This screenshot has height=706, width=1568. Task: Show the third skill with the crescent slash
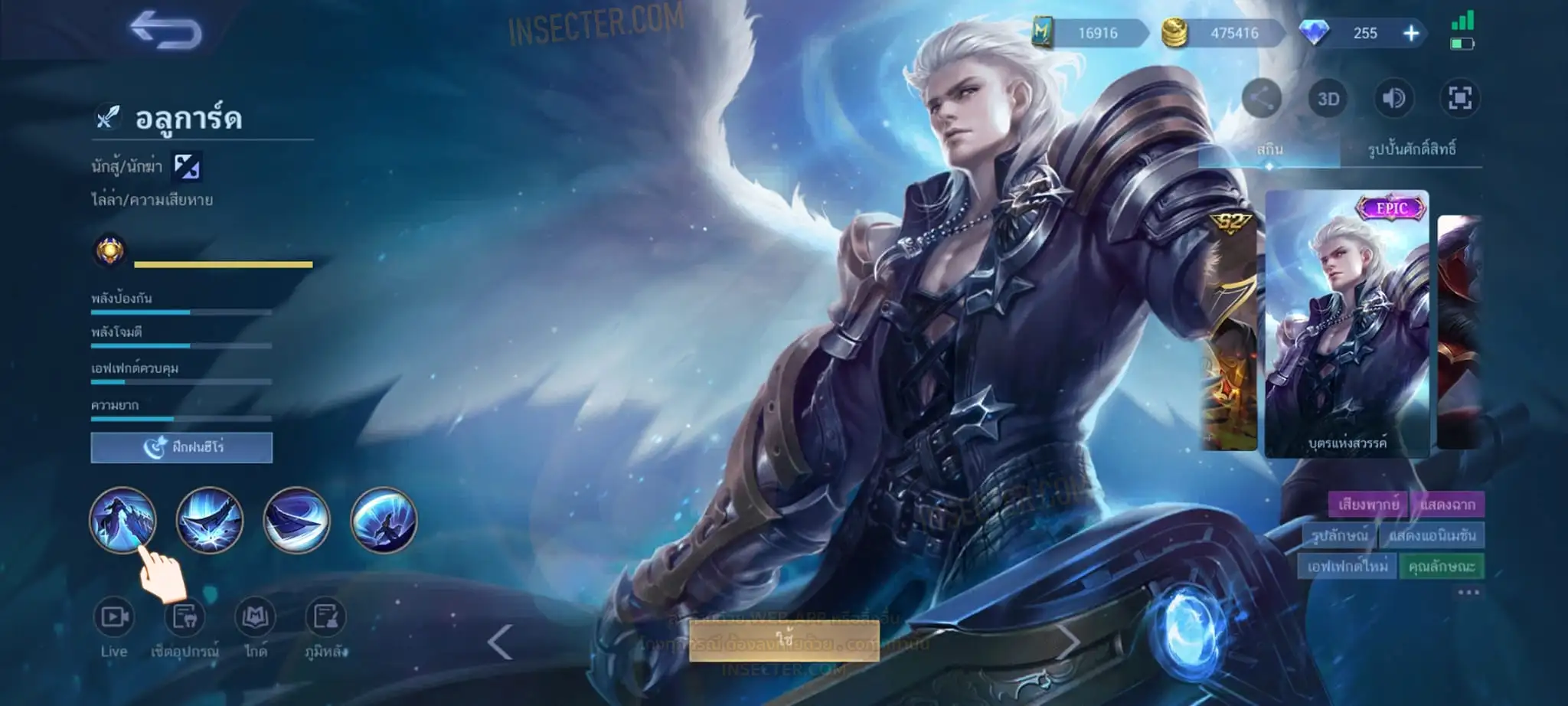click(296, 520)
